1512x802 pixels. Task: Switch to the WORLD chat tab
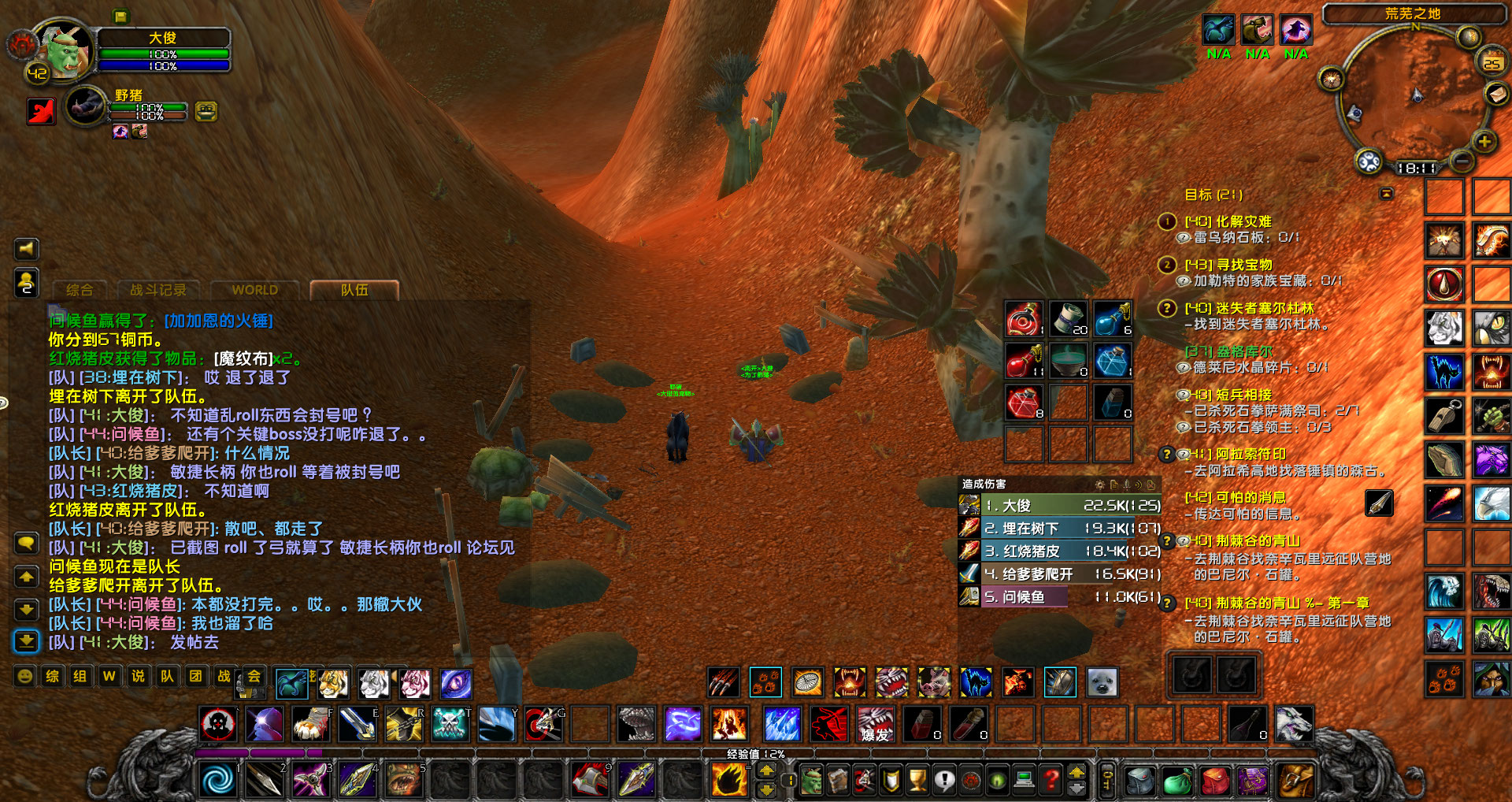click(x=254, y=290)
